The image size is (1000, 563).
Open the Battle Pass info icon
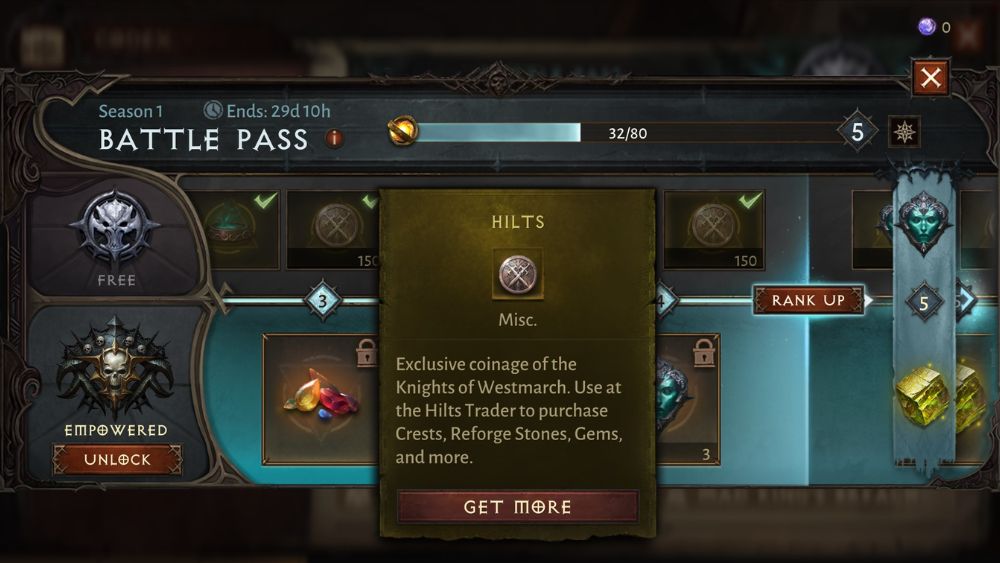click(x=335, y=139)
